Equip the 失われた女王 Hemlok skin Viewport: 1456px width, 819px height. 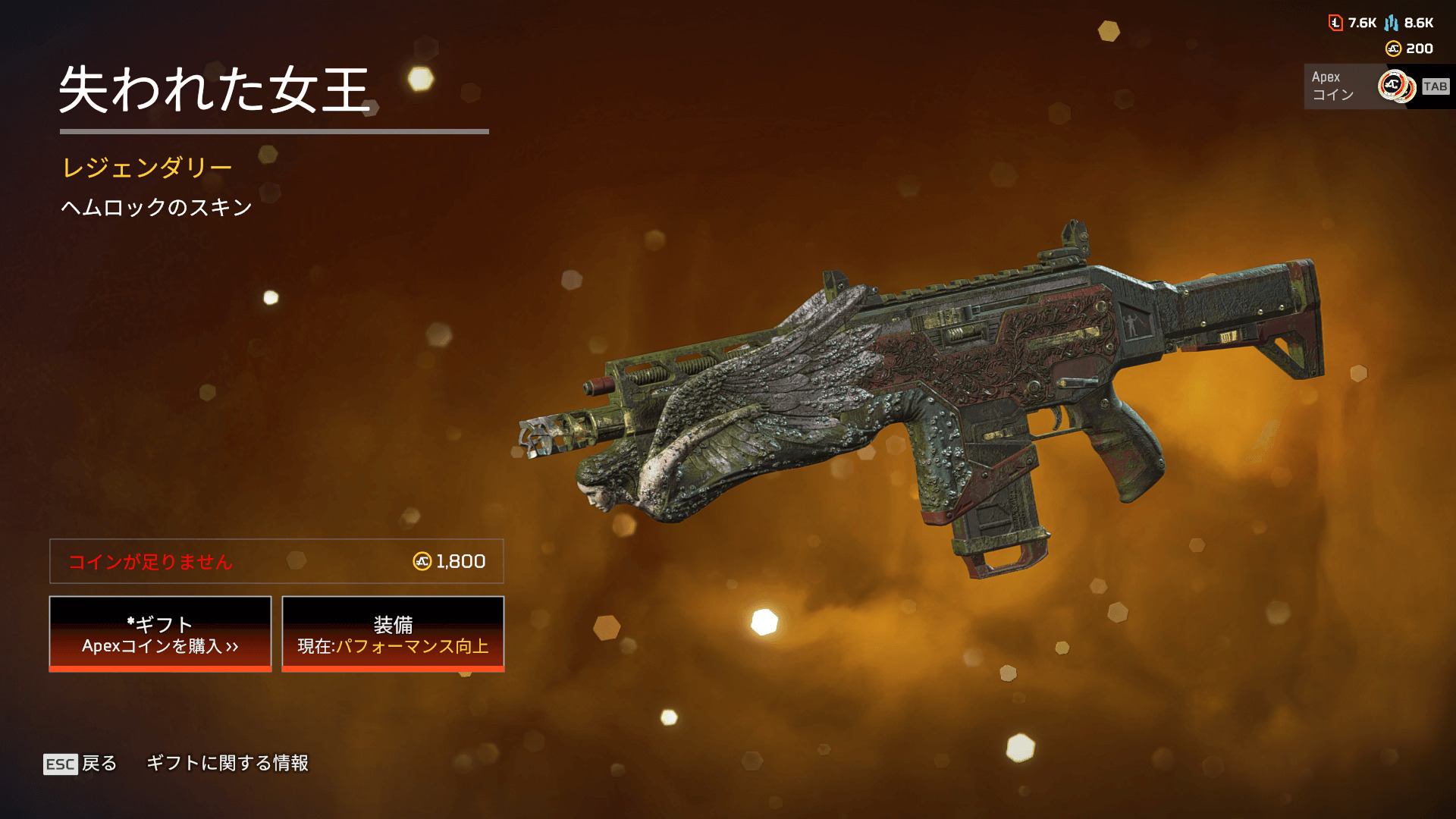pyautogui.click(x=393, y=634)
